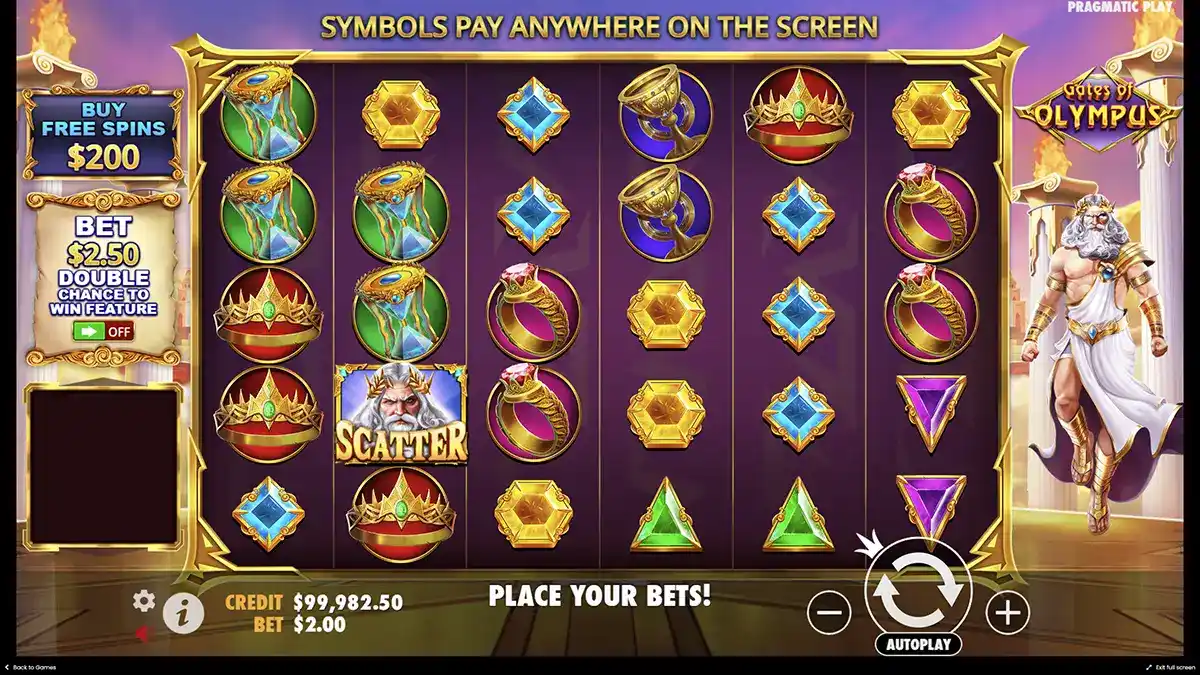Increase the bet with the plus button

click(x=1007, y=611)
